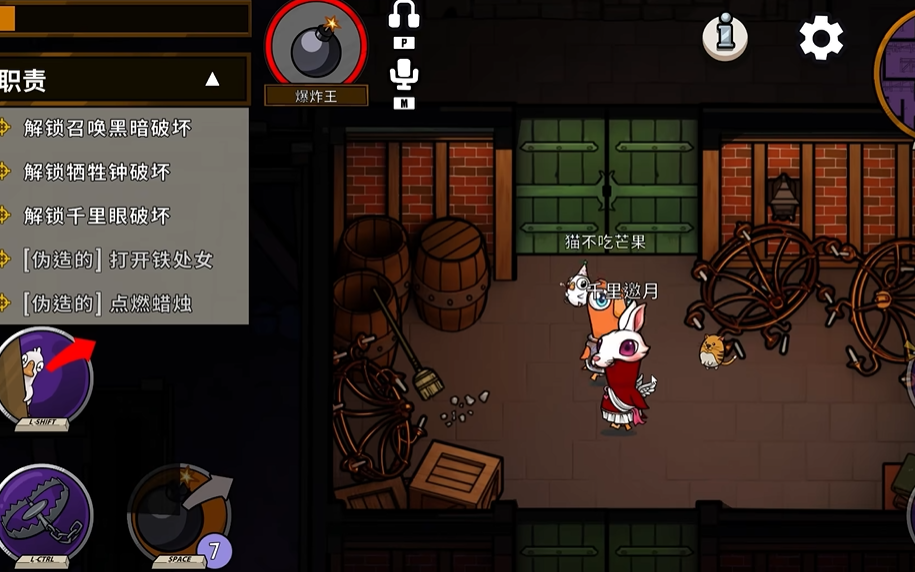This screenshot has height=572, width=915.
Task: Collapse the 职责 task list header
Action: point(212,80)
